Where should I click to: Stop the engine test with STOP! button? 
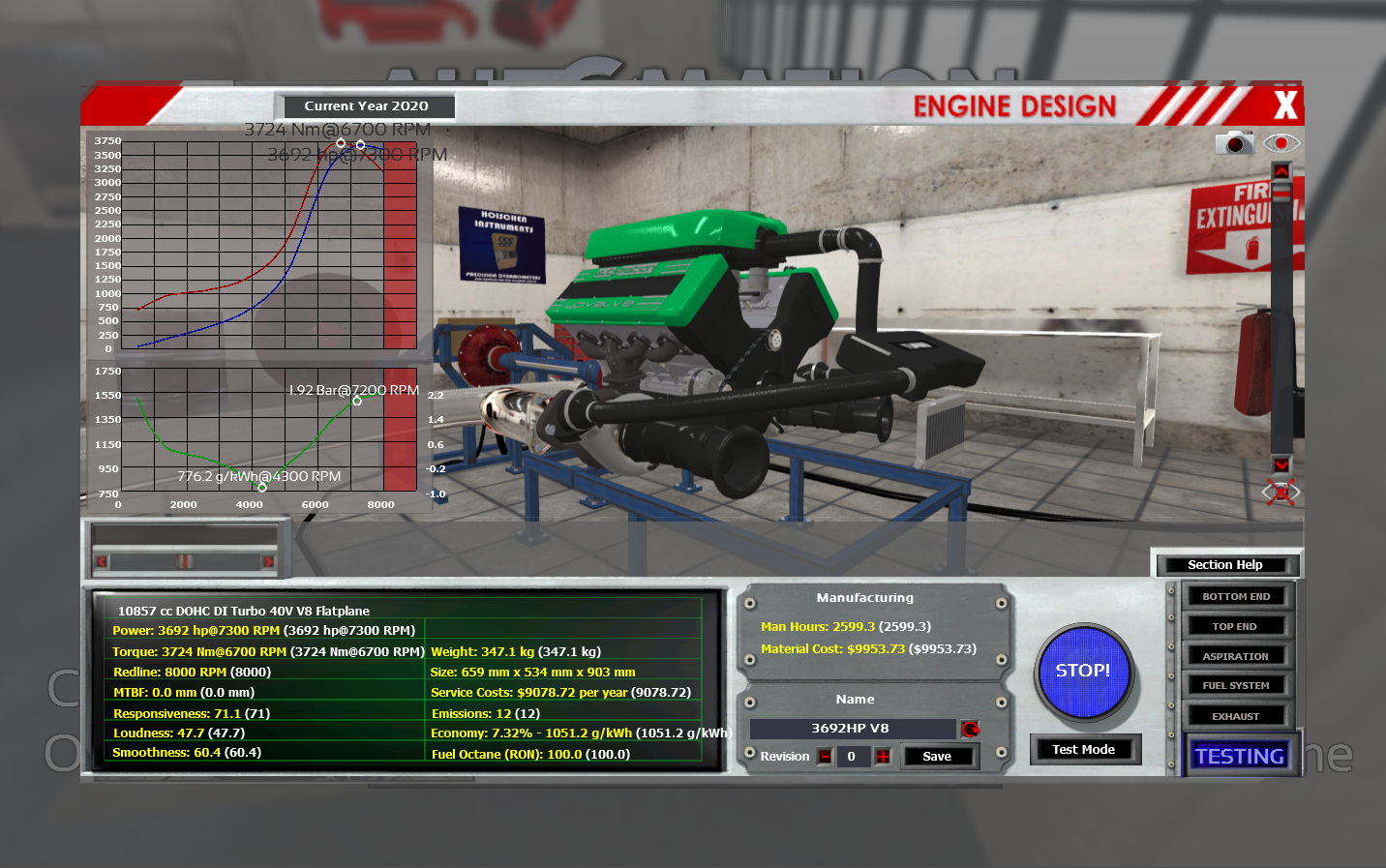tap(1083, 672)
